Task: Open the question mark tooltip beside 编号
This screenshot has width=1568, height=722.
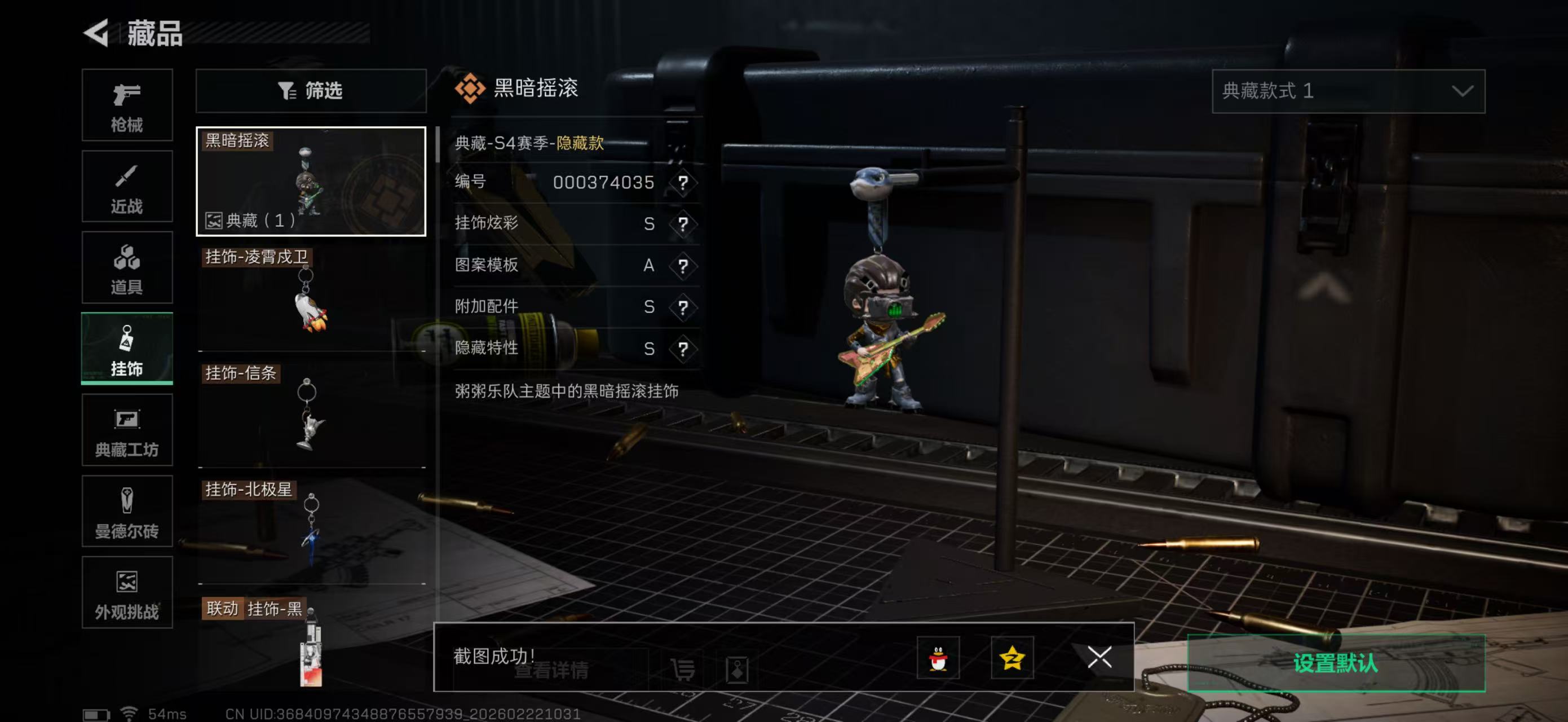Action: 683,182
